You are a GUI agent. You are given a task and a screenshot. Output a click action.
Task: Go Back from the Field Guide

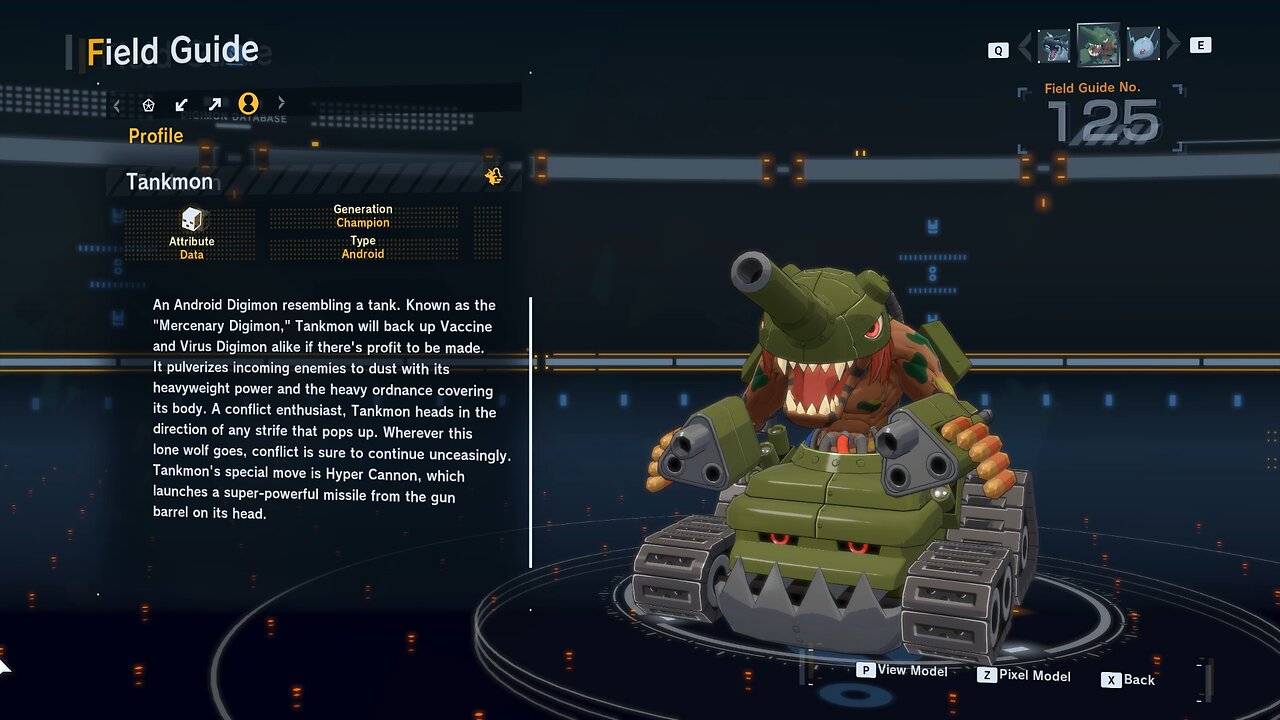[x=1128, y=680]
